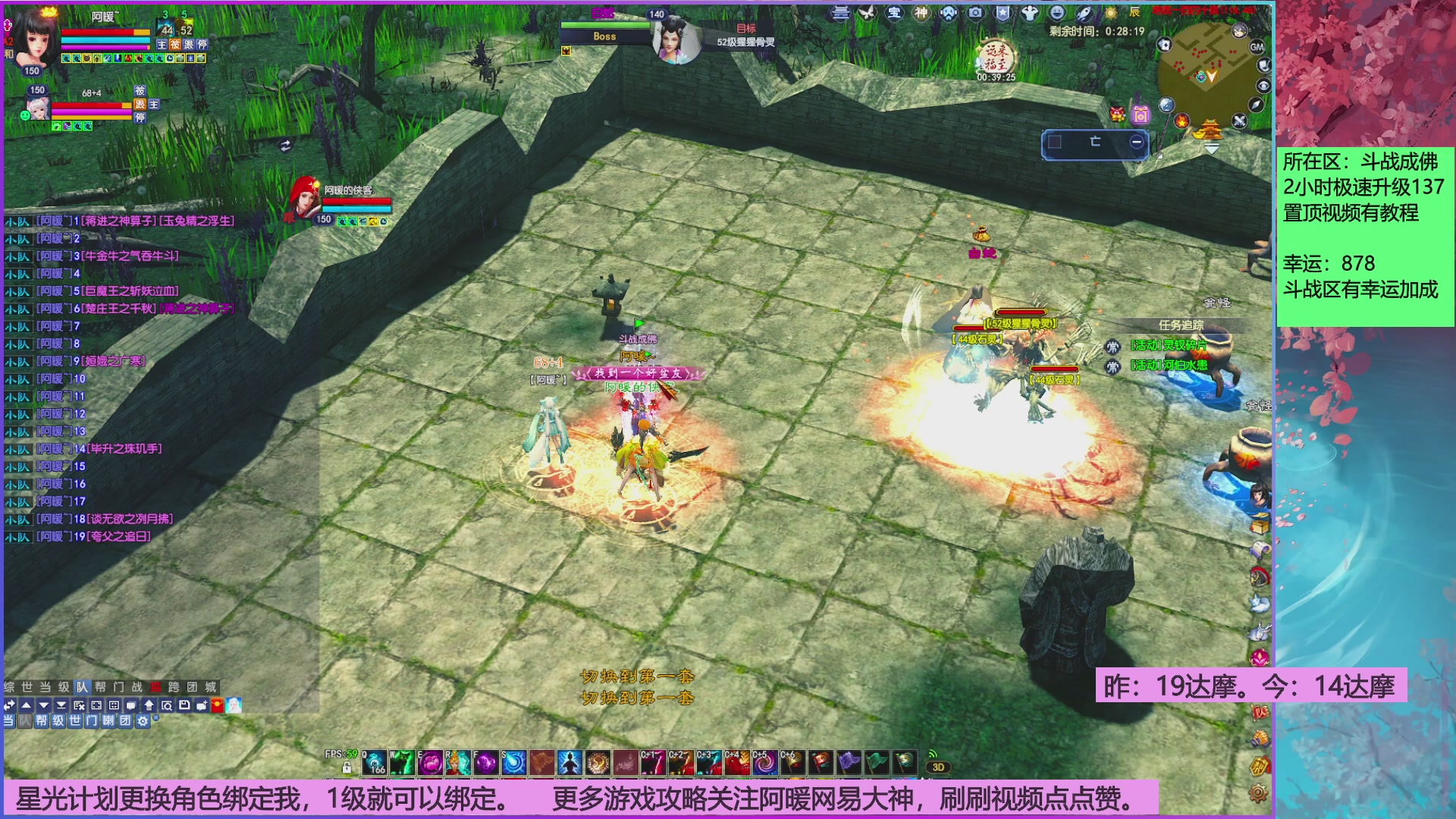Click the magnifier search icon in chat toolbar

click(x=168, y=704)
